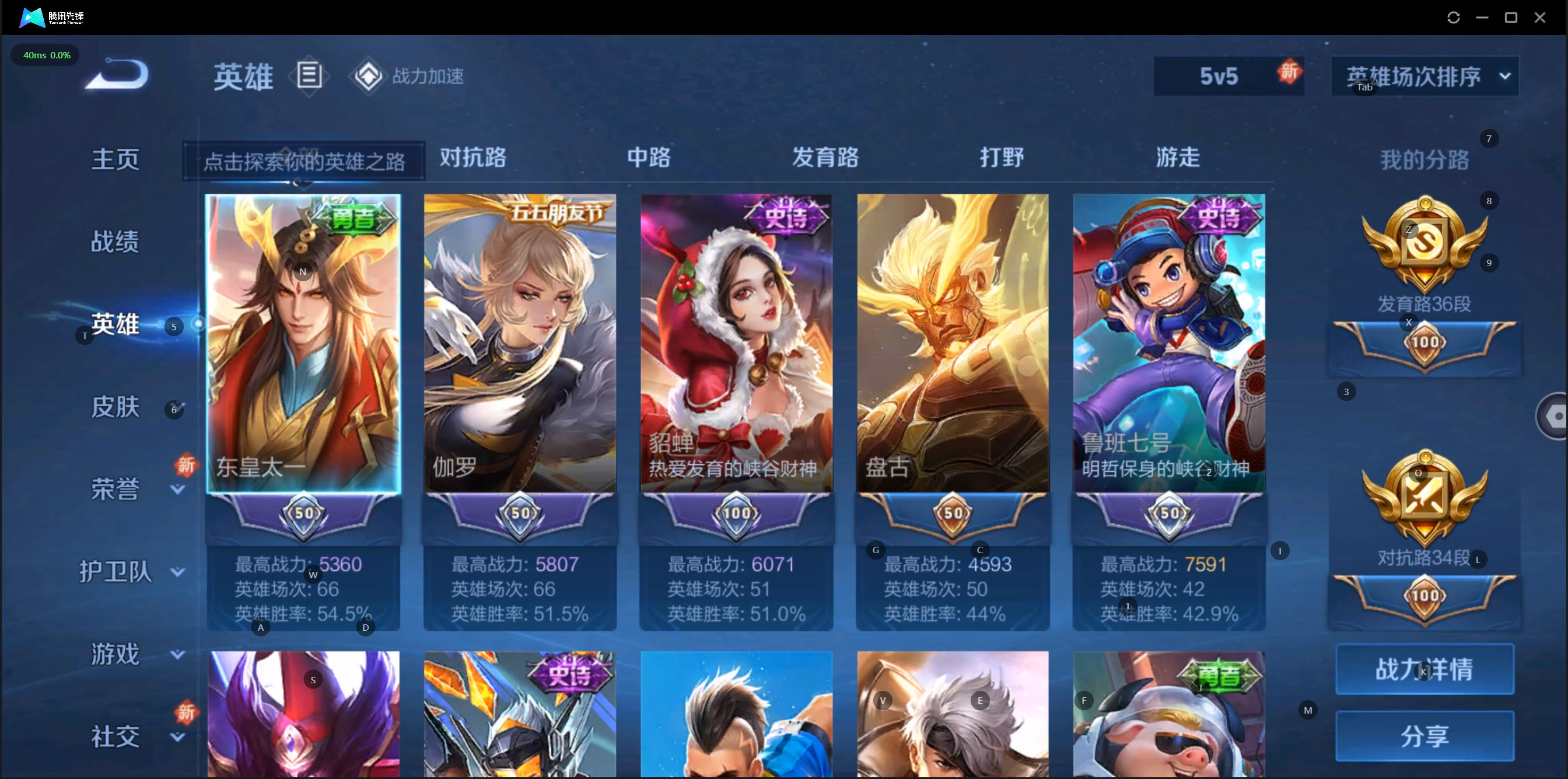Go back using the return arrow
The height and width of the screenshot is (779, 1568).
117,75
